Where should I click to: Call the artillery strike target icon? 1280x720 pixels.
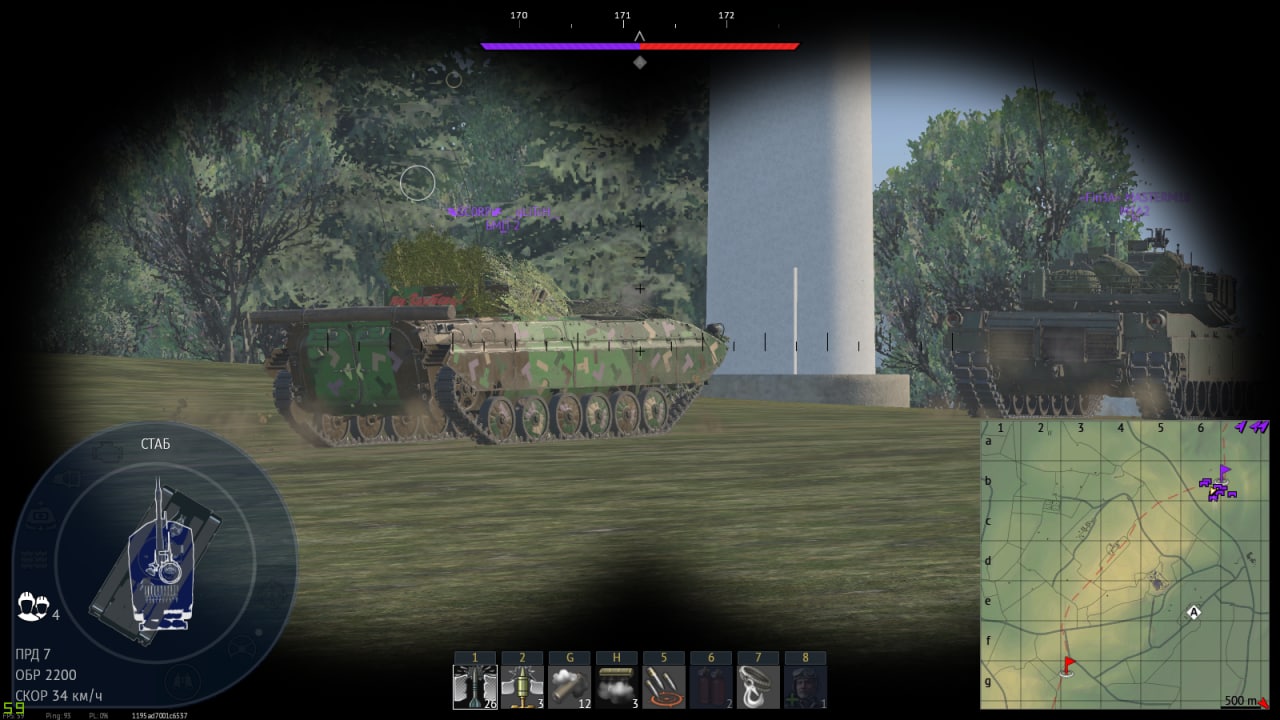coord(664,687)
